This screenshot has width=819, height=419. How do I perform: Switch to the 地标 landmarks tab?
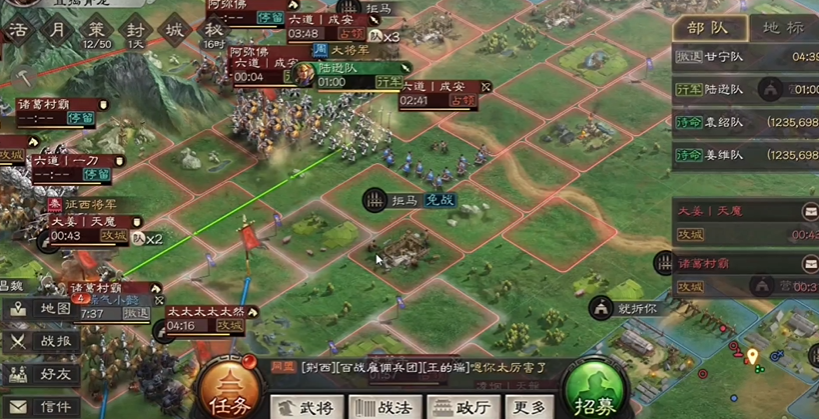[x=782, y=28]
